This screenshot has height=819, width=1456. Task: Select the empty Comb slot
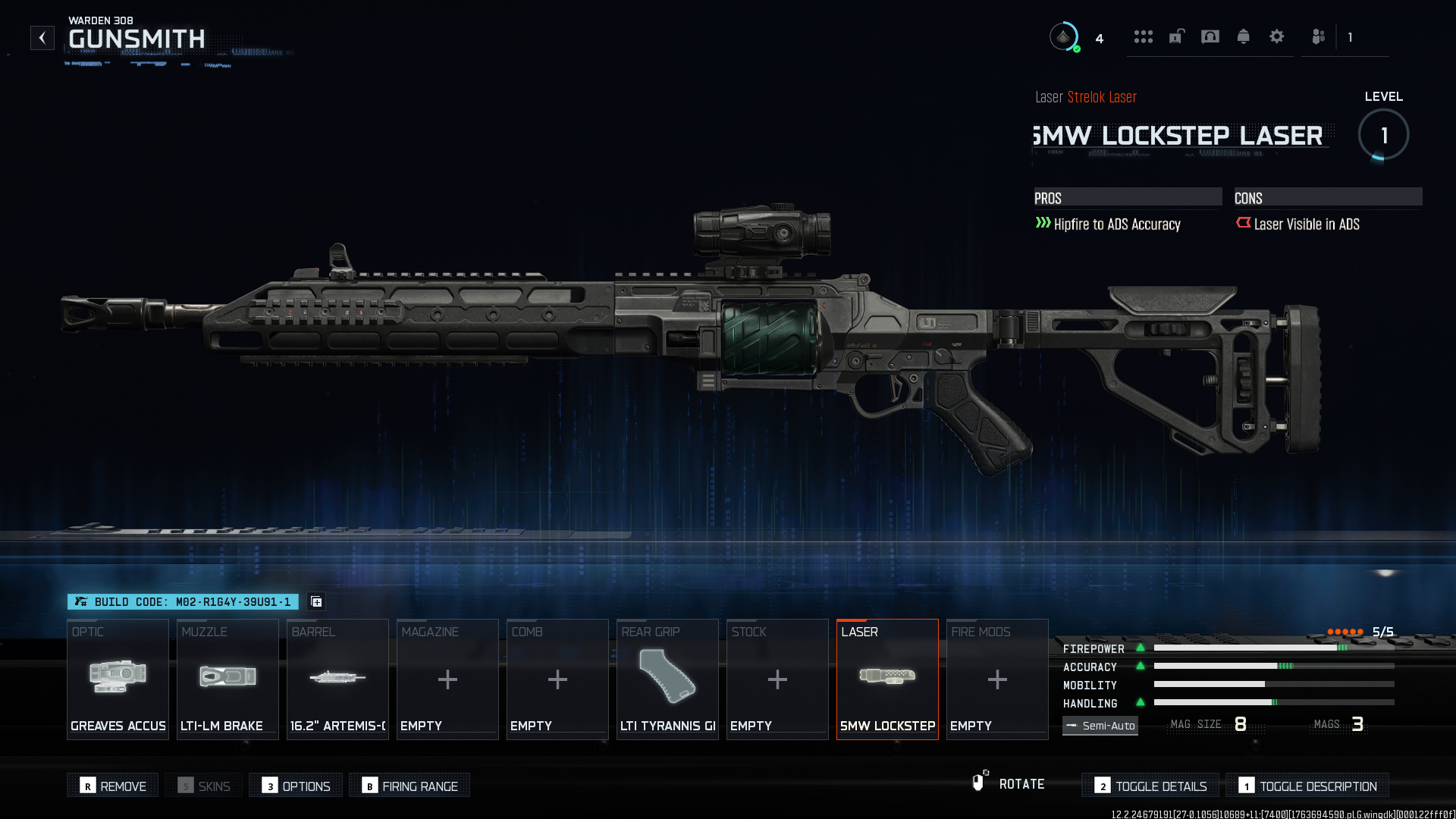(557, 679)
